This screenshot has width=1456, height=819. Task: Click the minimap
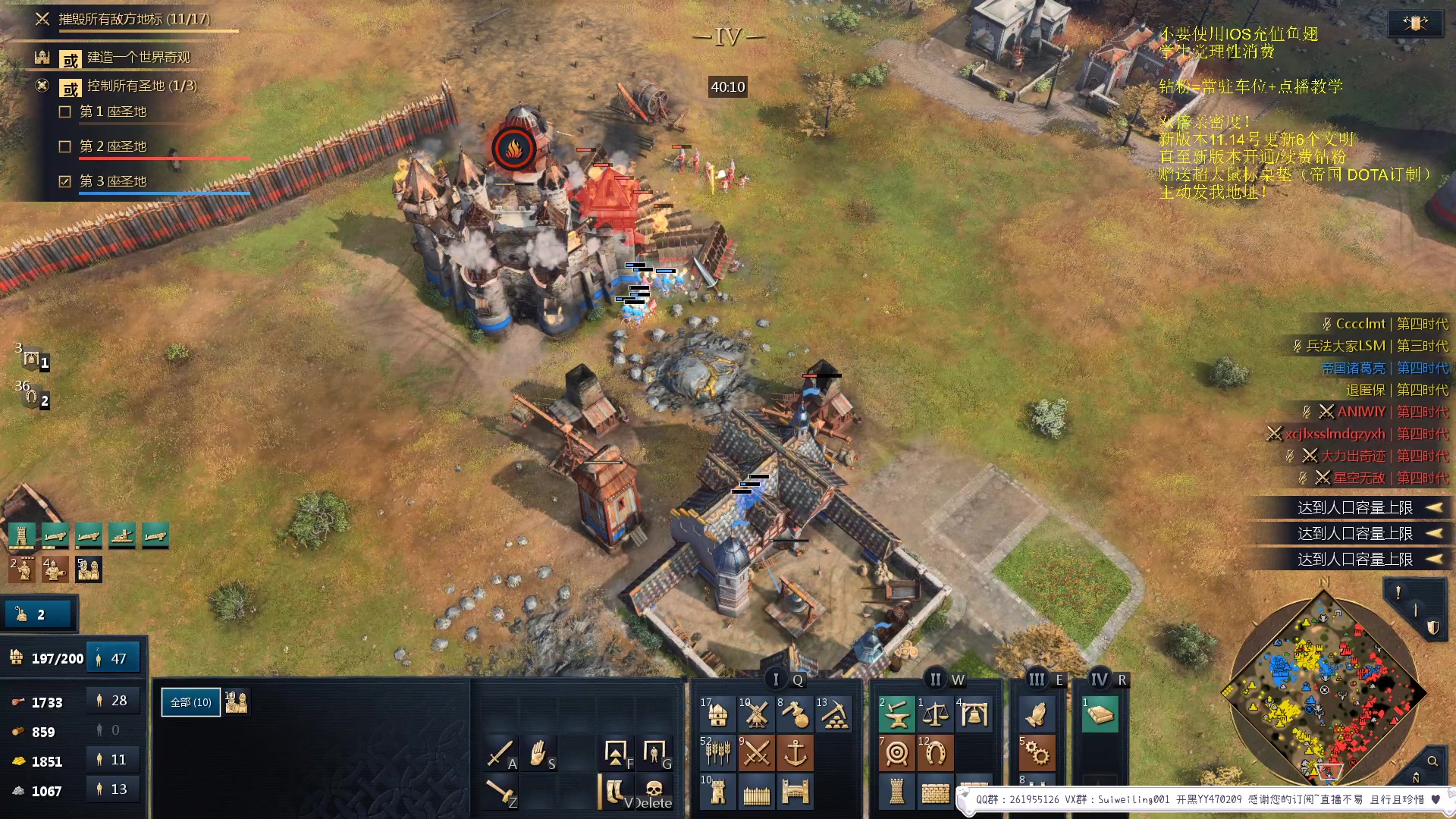(x=1323, y=690)
